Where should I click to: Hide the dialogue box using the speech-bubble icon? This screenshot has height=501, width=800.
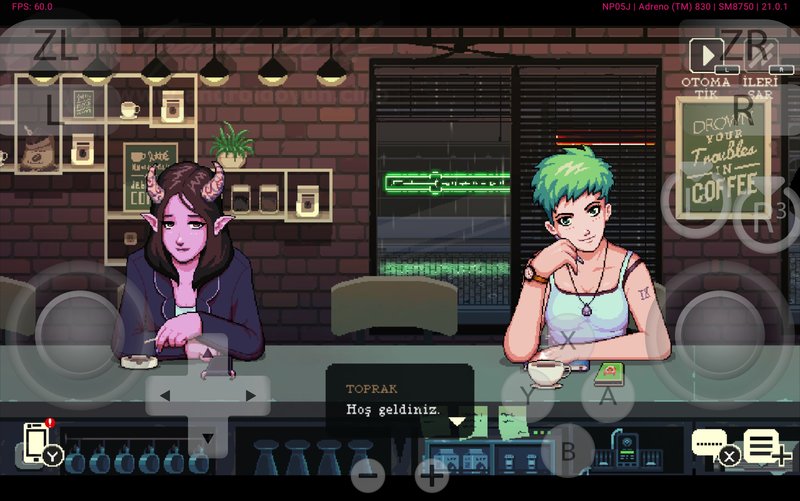[711, 443]
